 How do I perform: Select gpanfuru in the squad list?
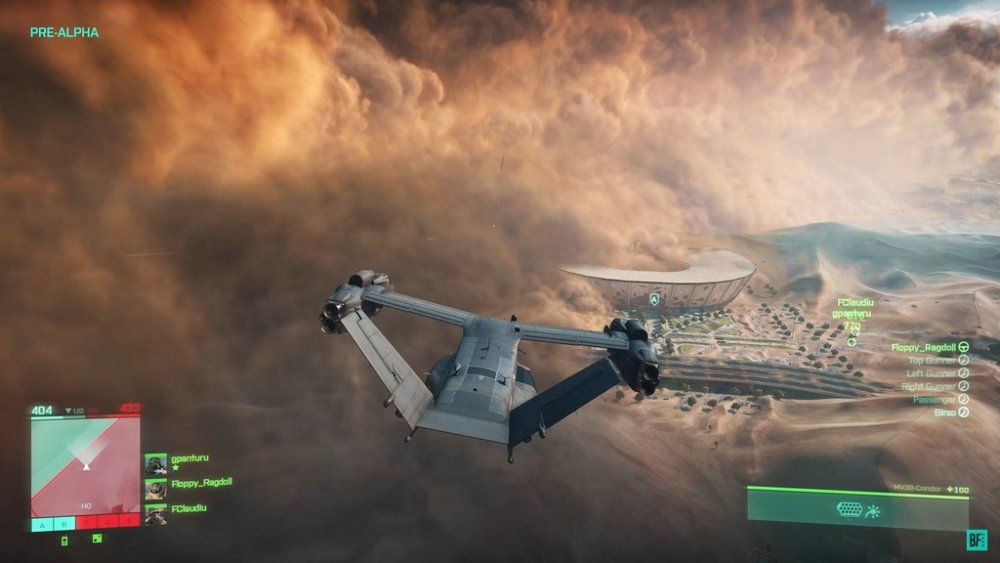tap(188, 459)
